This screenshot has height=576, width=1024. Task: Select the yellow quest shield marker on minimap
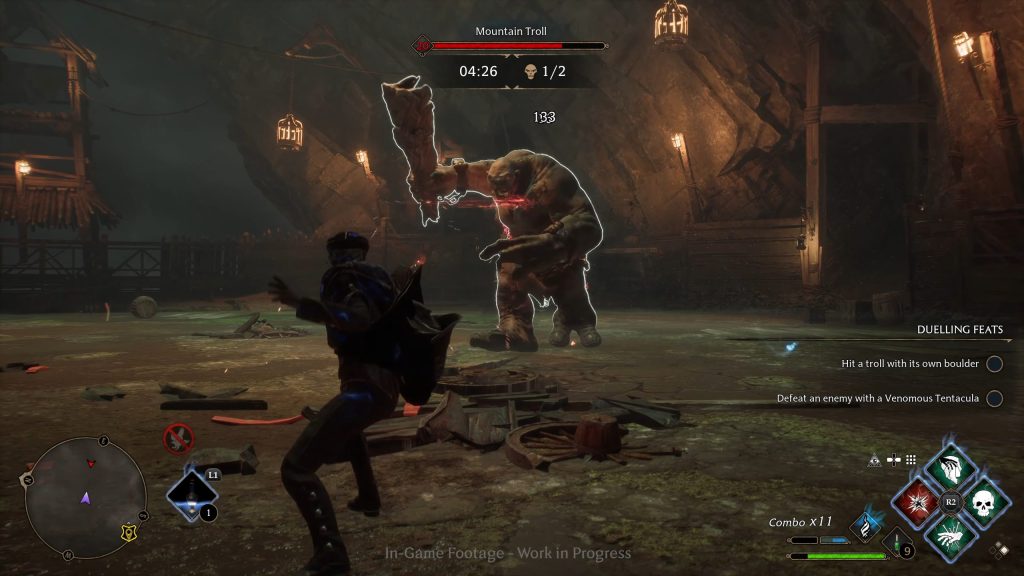tap(128, 532)
